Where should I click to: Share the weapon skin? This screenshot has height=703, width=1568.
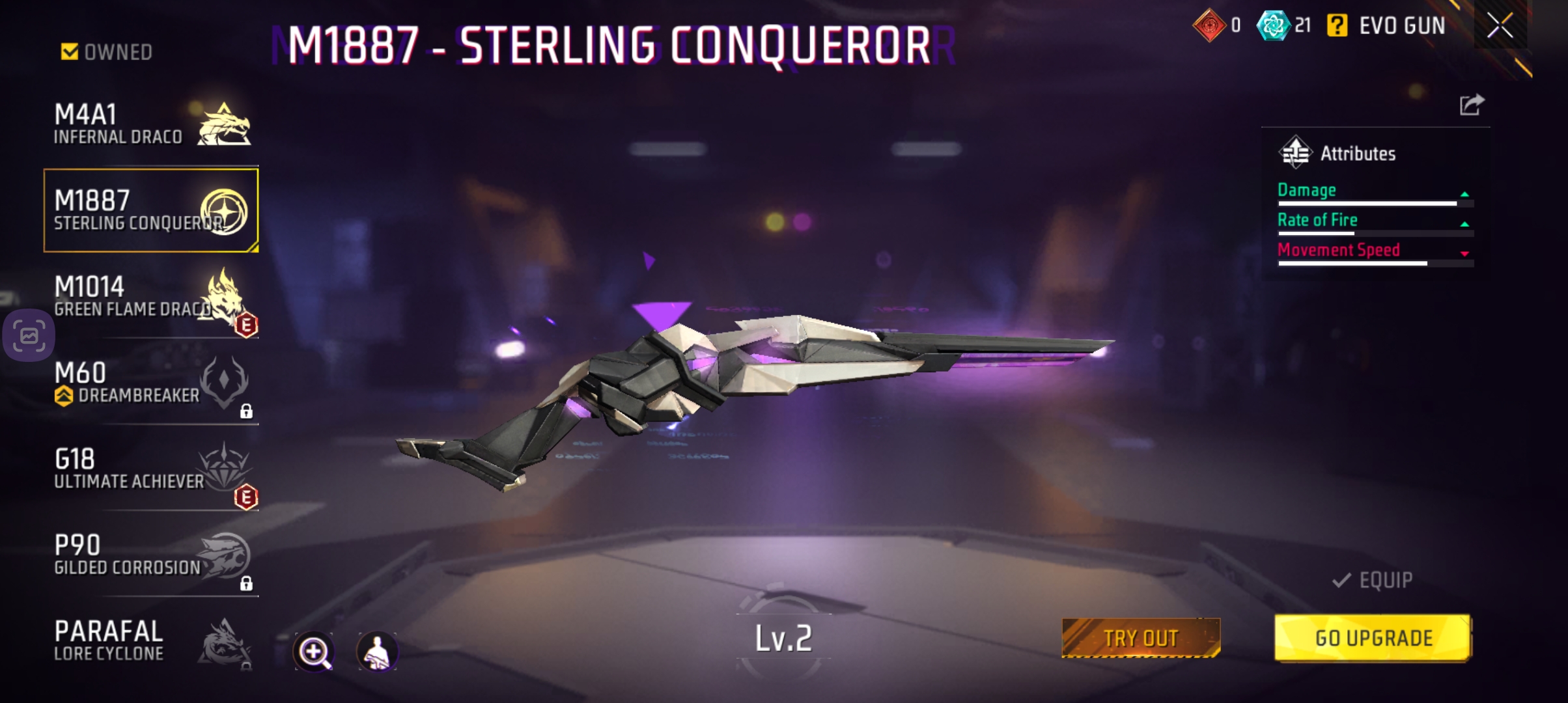pos(1472,104)
